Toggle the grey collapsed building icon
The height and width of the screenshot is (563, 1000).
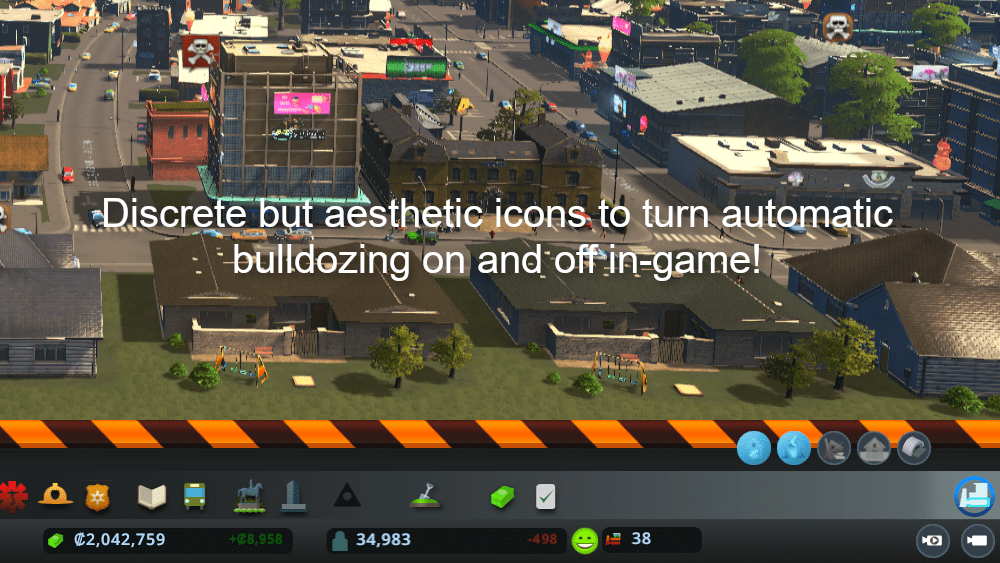coord(834,448)
